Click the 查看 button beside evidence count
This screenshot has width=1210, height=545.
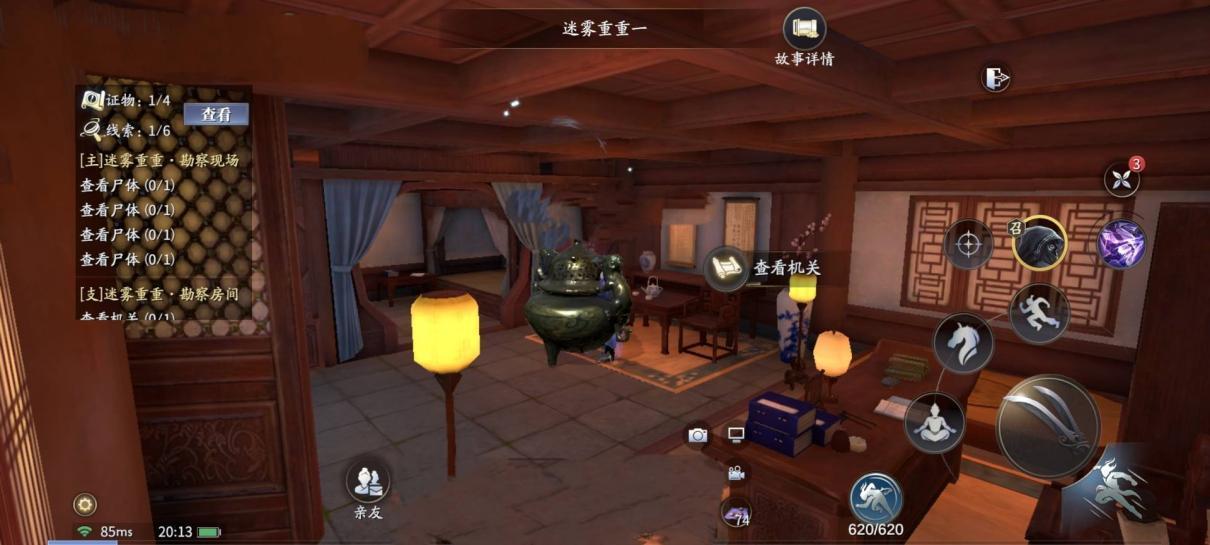pyautogui.click(x=216, y=114)
